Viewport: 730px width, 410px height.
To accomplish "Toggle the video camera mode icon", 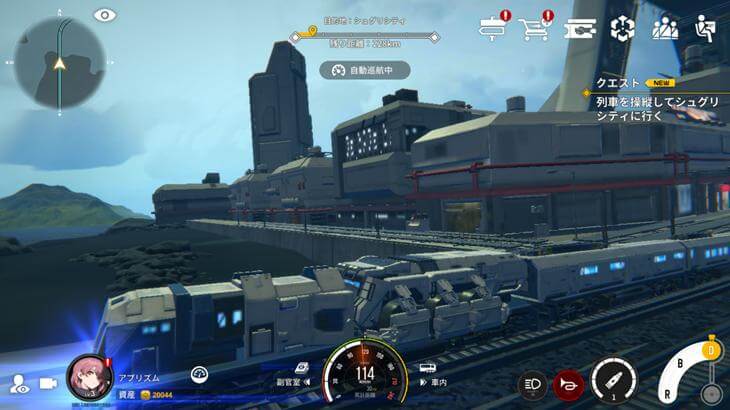I will [x=47, y=384].
